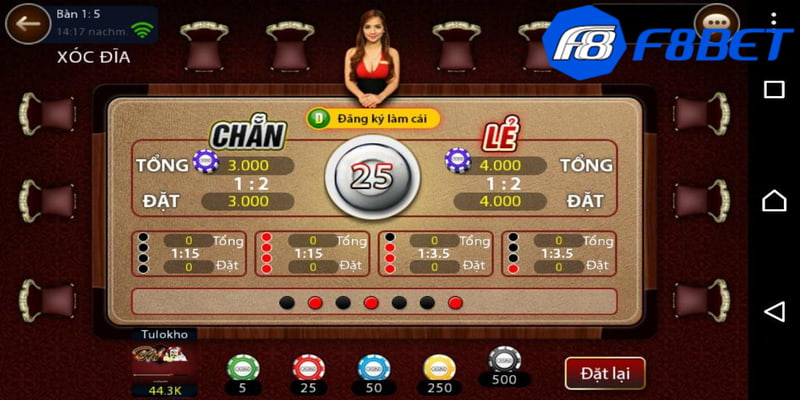Bet on four red dots 1:15 box
800x400 pixels.
pos(314,253)
